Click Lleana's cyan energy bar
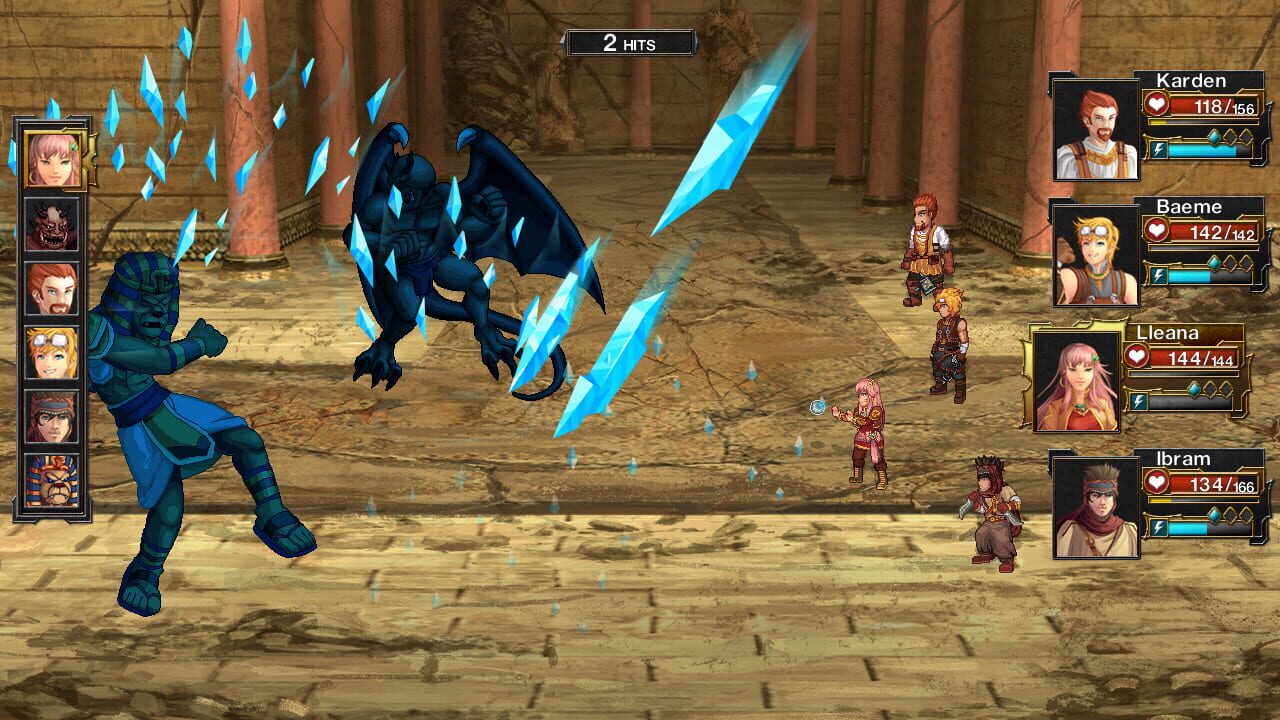Screen dimensions: 1280x720 tap(1190, 402)
